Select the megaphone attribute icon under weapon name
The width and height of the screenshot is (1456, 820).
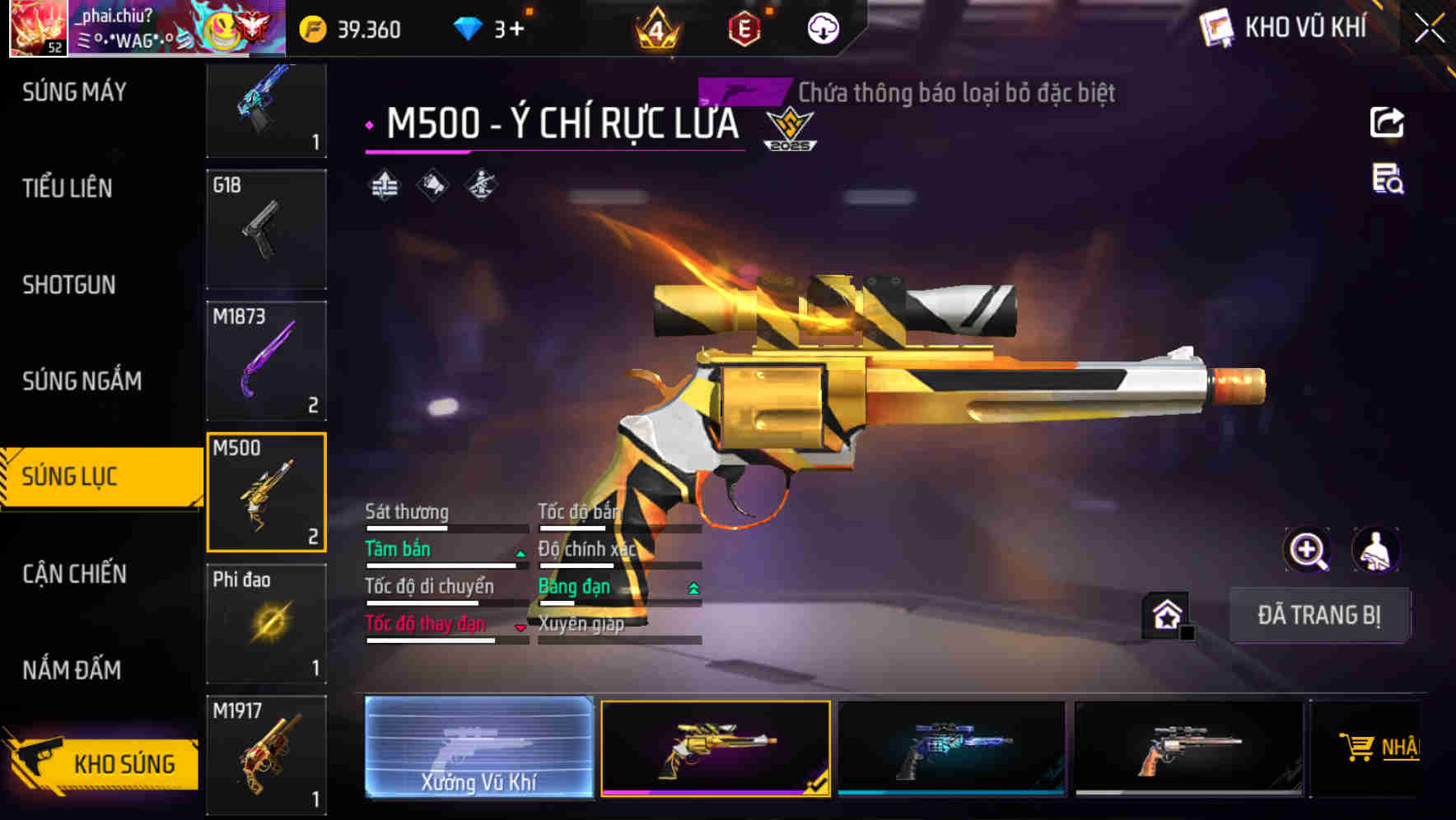click(434, 185)
